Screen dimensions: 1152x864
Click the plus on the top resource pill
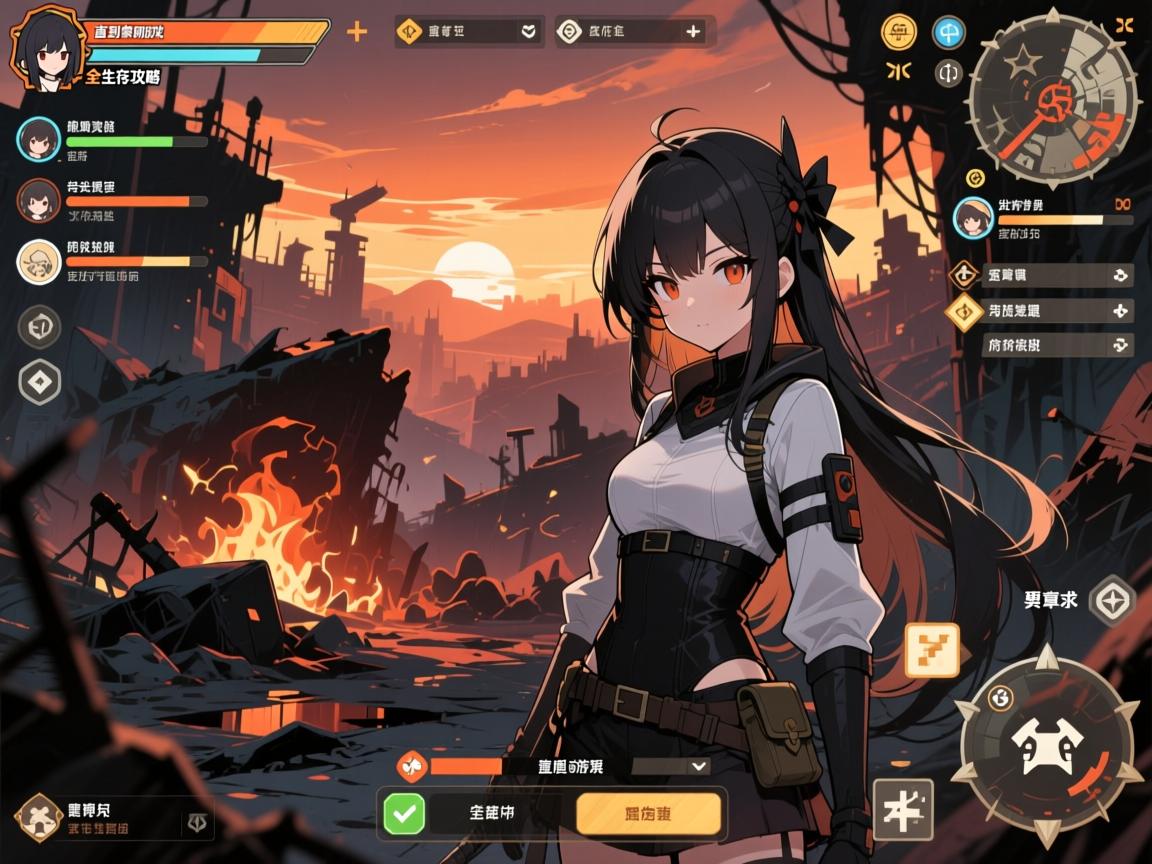pyautogui.click(x=693, y=32)
